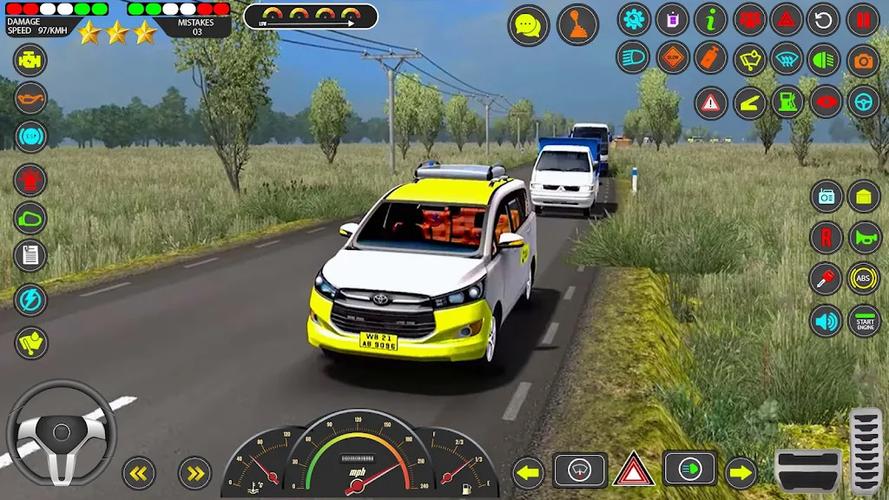Take a screenshot with the camera icon

(863, 60)
